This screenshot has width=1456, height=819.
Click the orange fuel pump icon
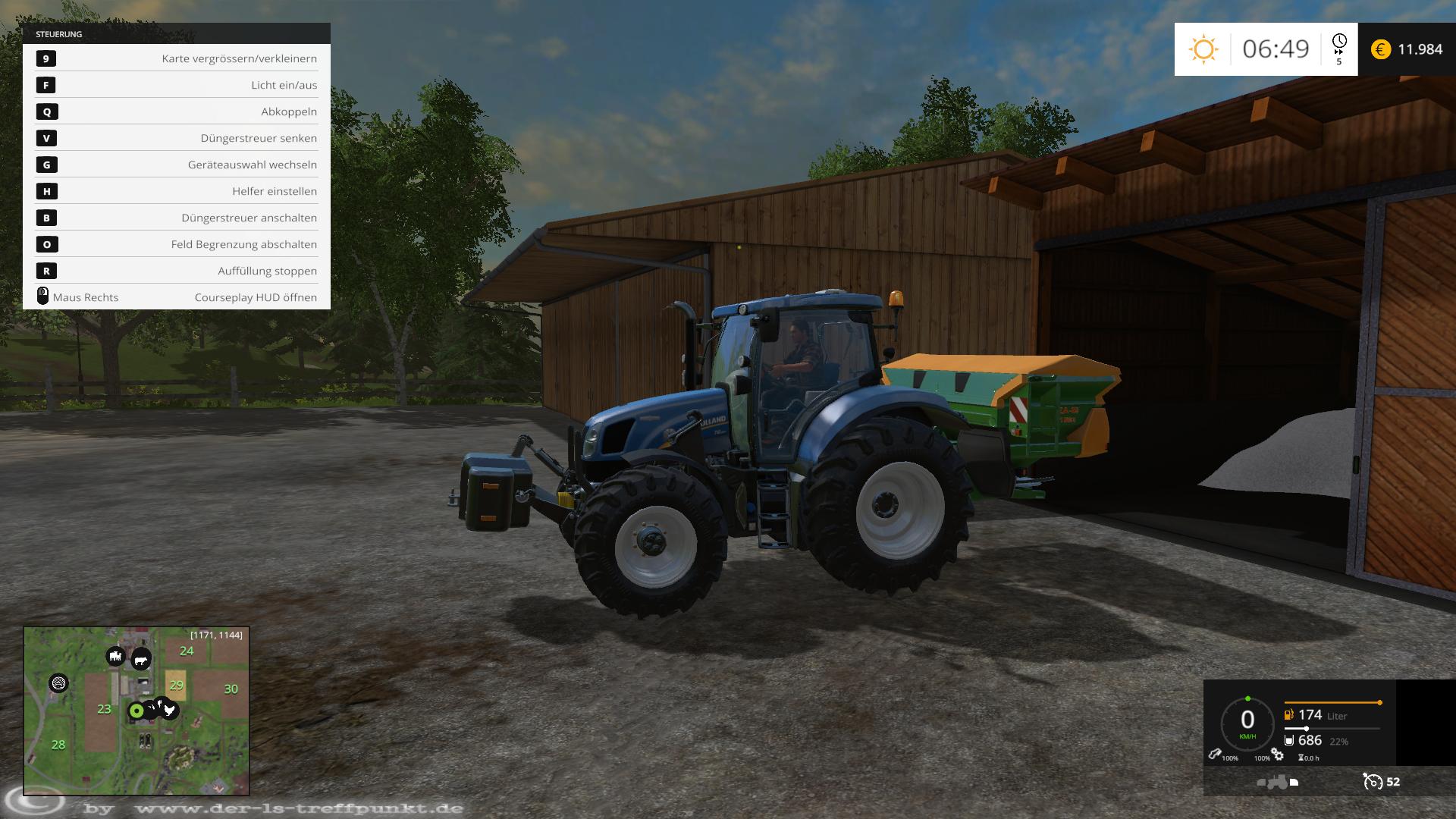(1288, 714)
